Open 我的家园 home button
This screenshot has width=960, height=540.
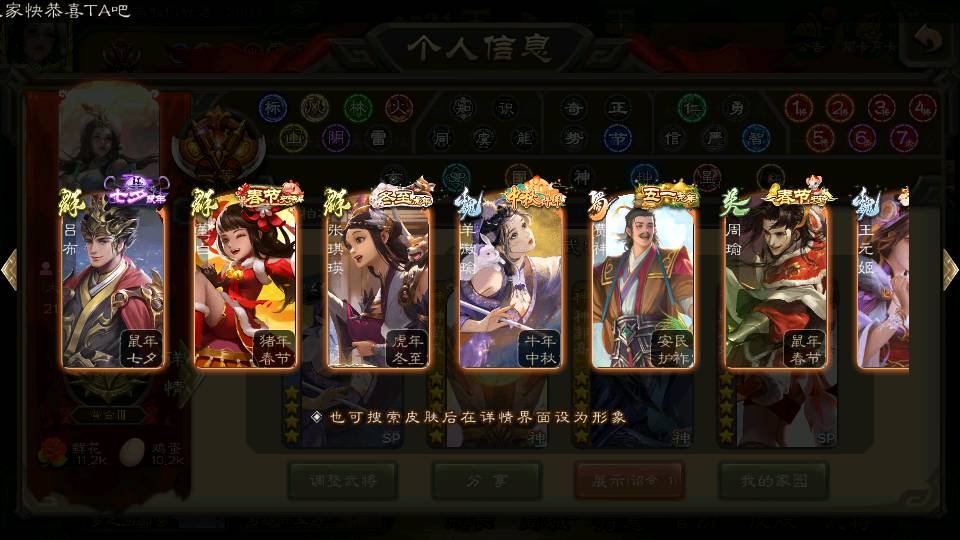[x=773, y=481]
